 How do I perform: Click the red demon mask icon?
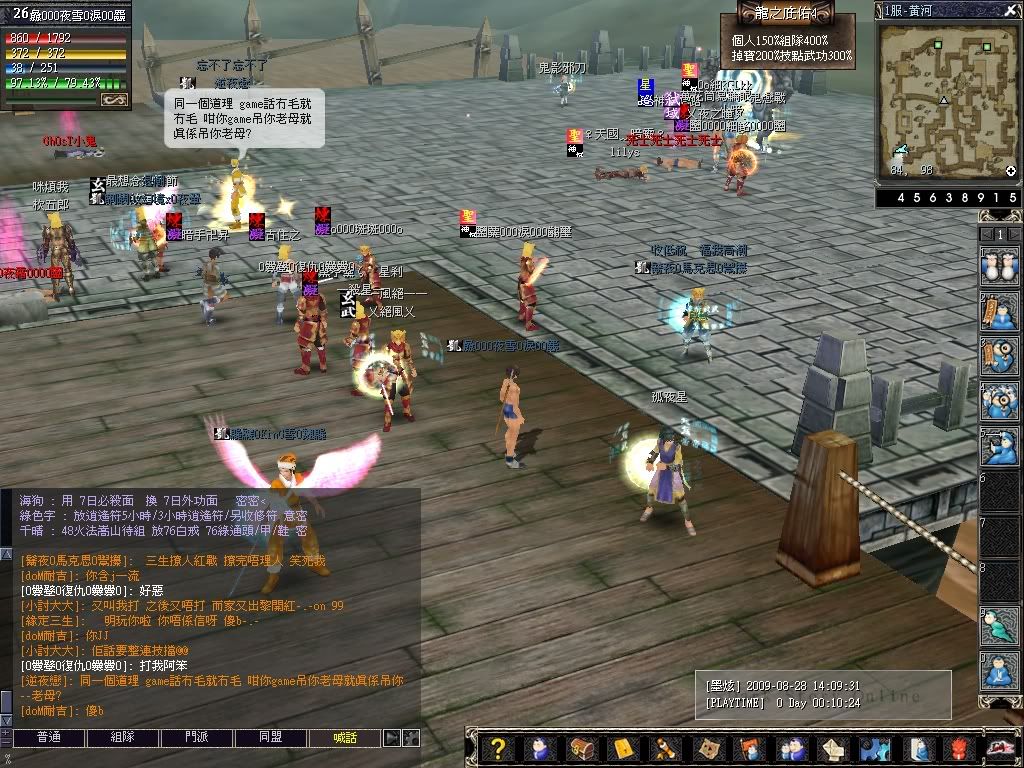[x=957, y=749]
